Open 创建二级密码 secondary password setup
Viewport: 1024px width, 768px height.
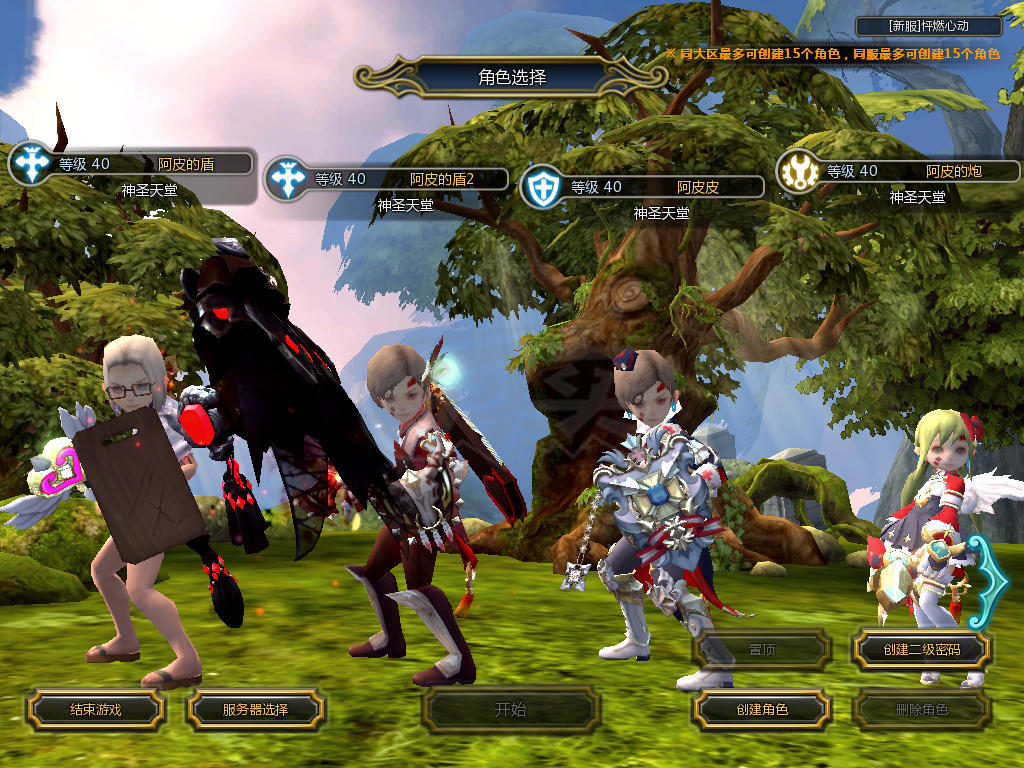click(x=921, y=650)
